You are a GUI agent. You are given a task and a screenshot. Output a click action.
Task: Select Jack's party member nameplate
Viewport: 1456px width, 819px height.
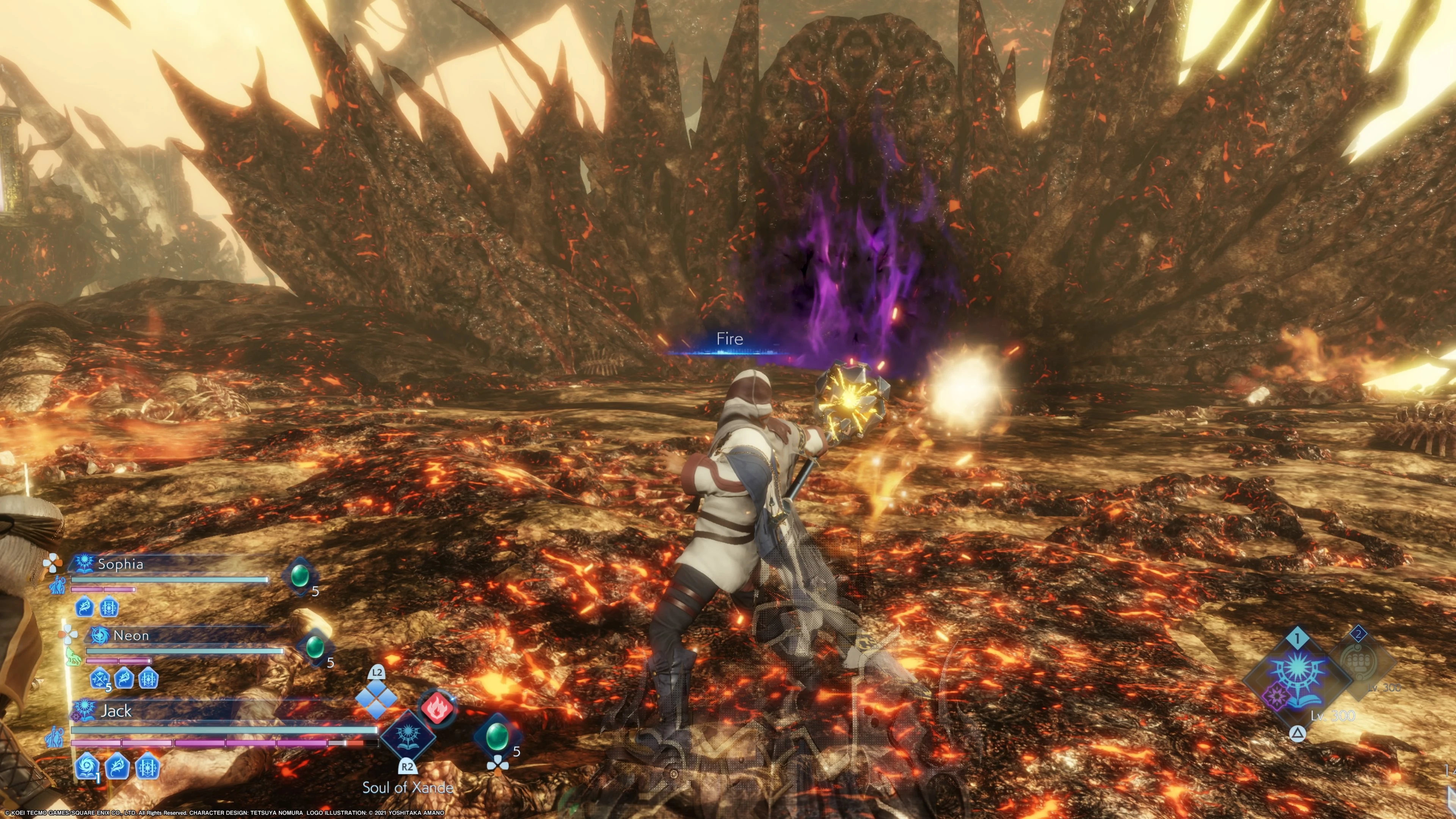point(115,711)
